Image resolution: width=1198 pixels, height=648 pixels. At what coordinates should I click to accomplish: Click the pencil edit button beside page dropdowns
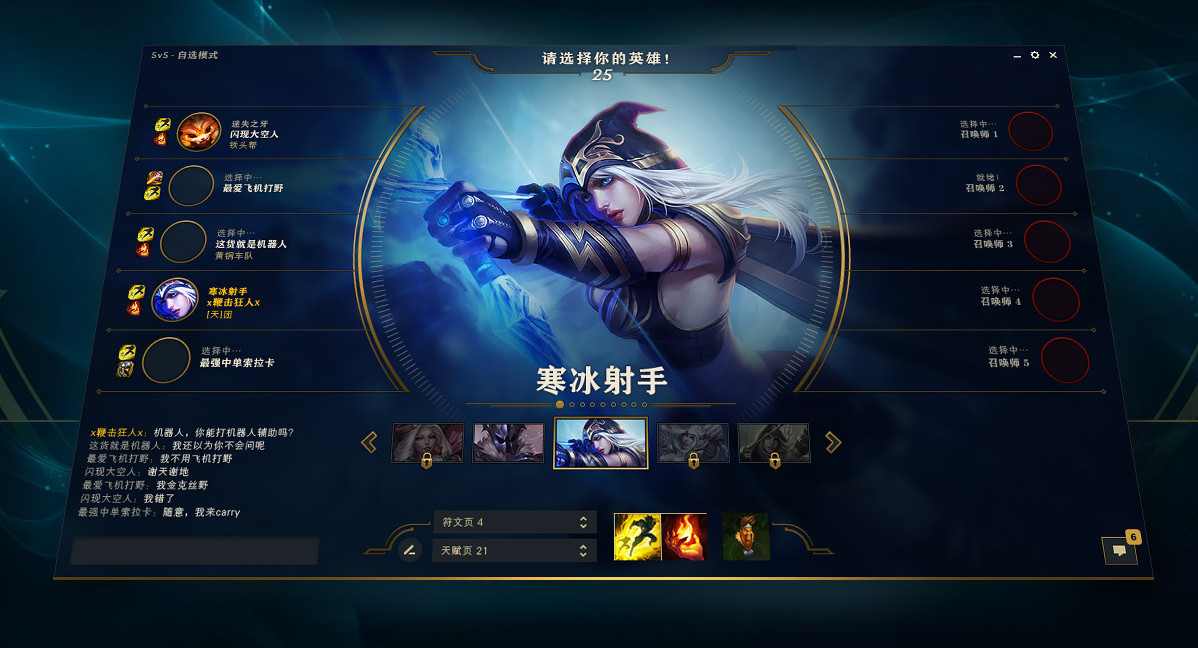coord(409,549)
